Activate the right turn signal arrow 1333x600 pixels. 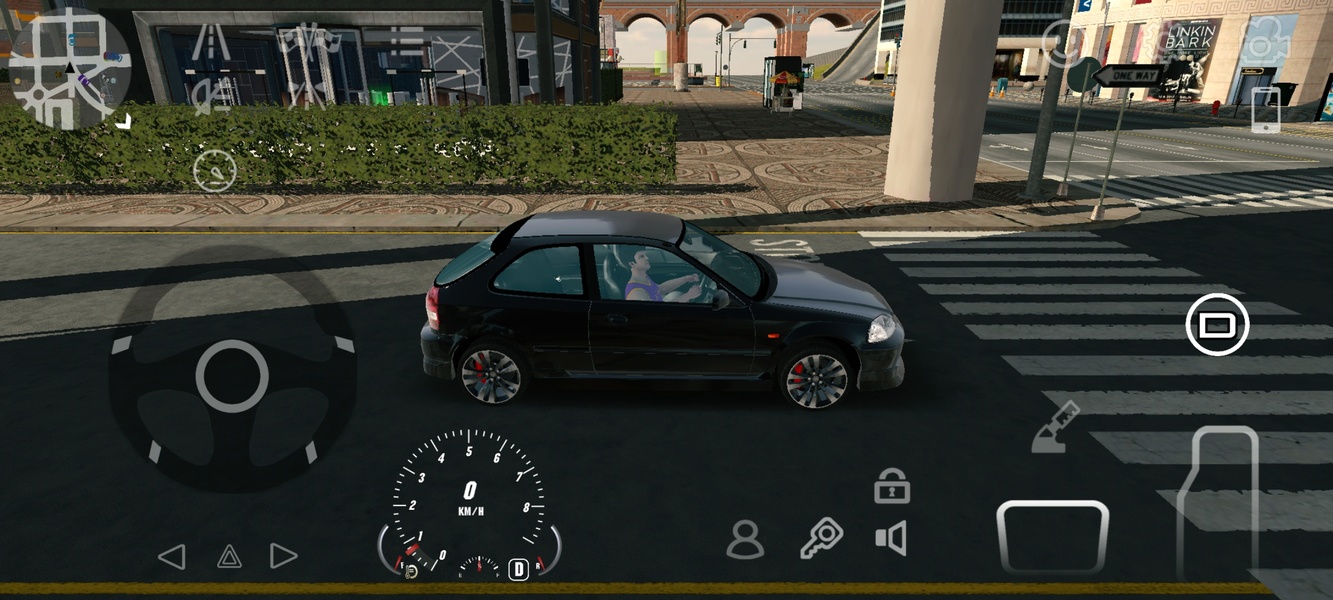tap(284, 557)
